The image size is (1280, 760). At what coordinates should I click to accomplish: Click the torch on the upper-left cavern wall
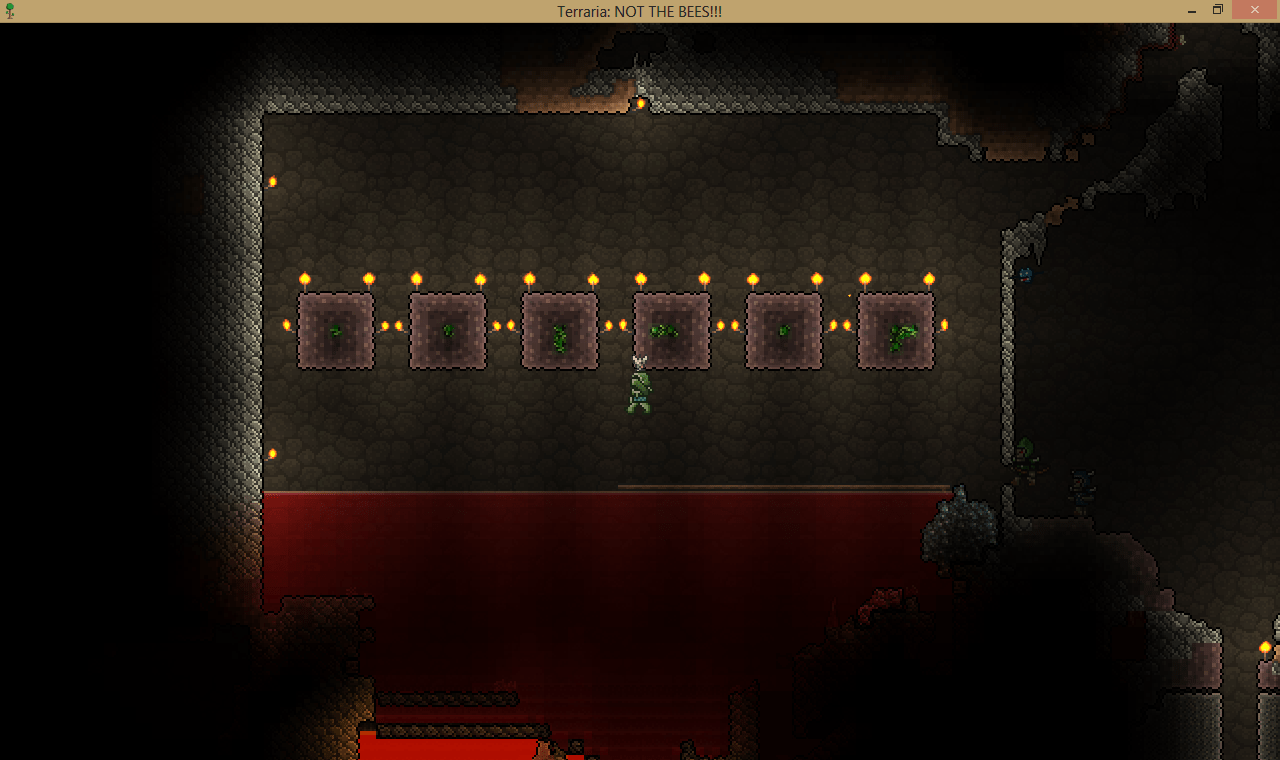click(x=272, y=181)
